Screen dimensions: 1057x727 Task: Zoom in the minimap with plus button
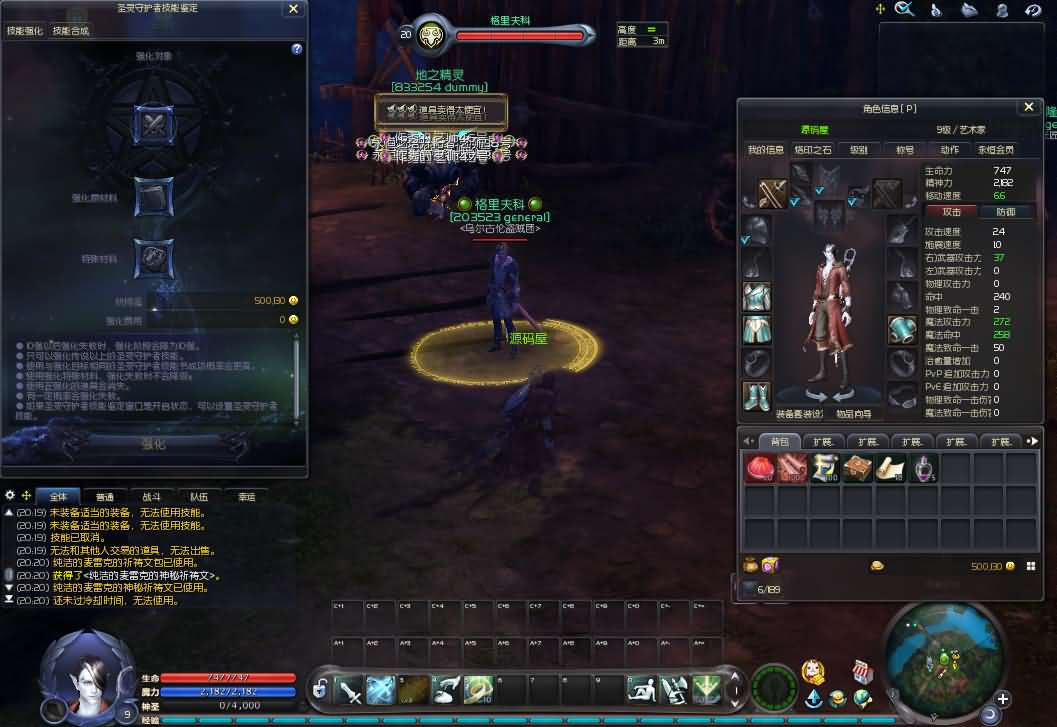coord(1002,699)
